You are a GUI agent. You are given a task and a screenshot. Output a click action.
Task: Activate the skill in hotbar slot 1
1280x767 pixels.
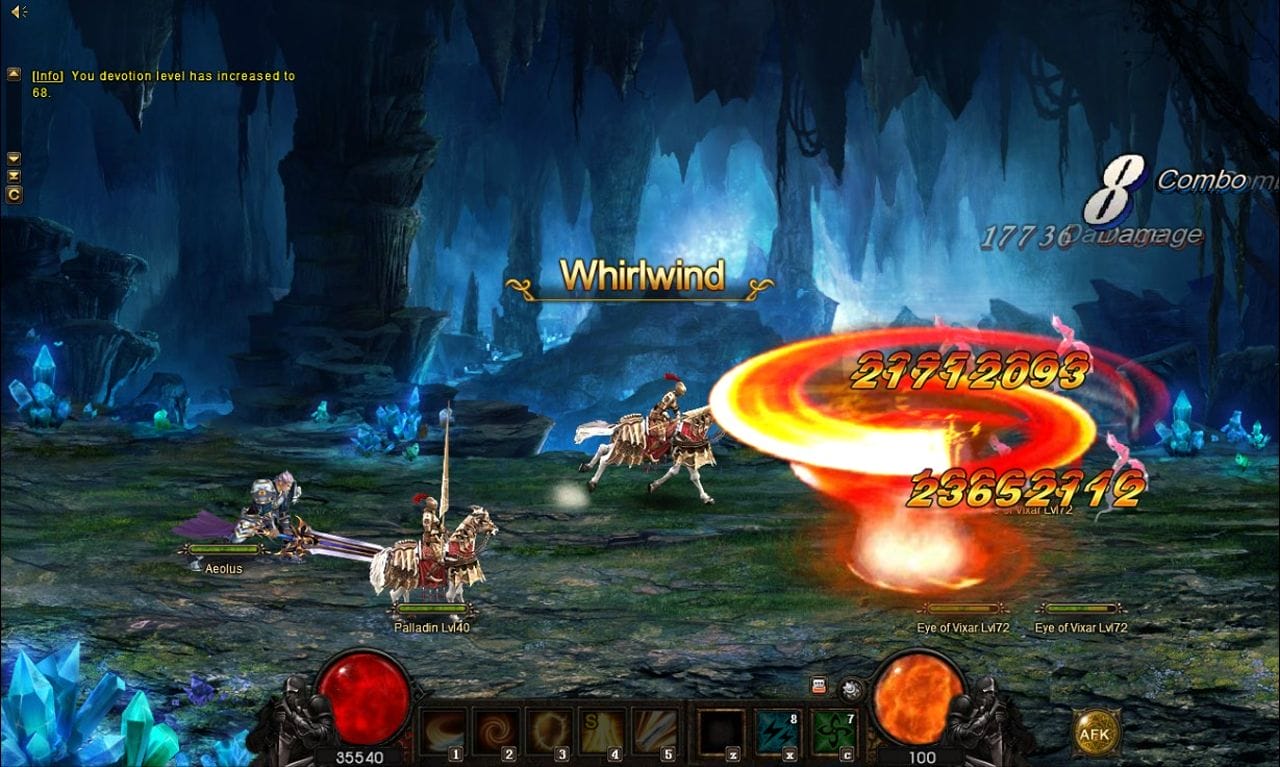tap(442, 731)
